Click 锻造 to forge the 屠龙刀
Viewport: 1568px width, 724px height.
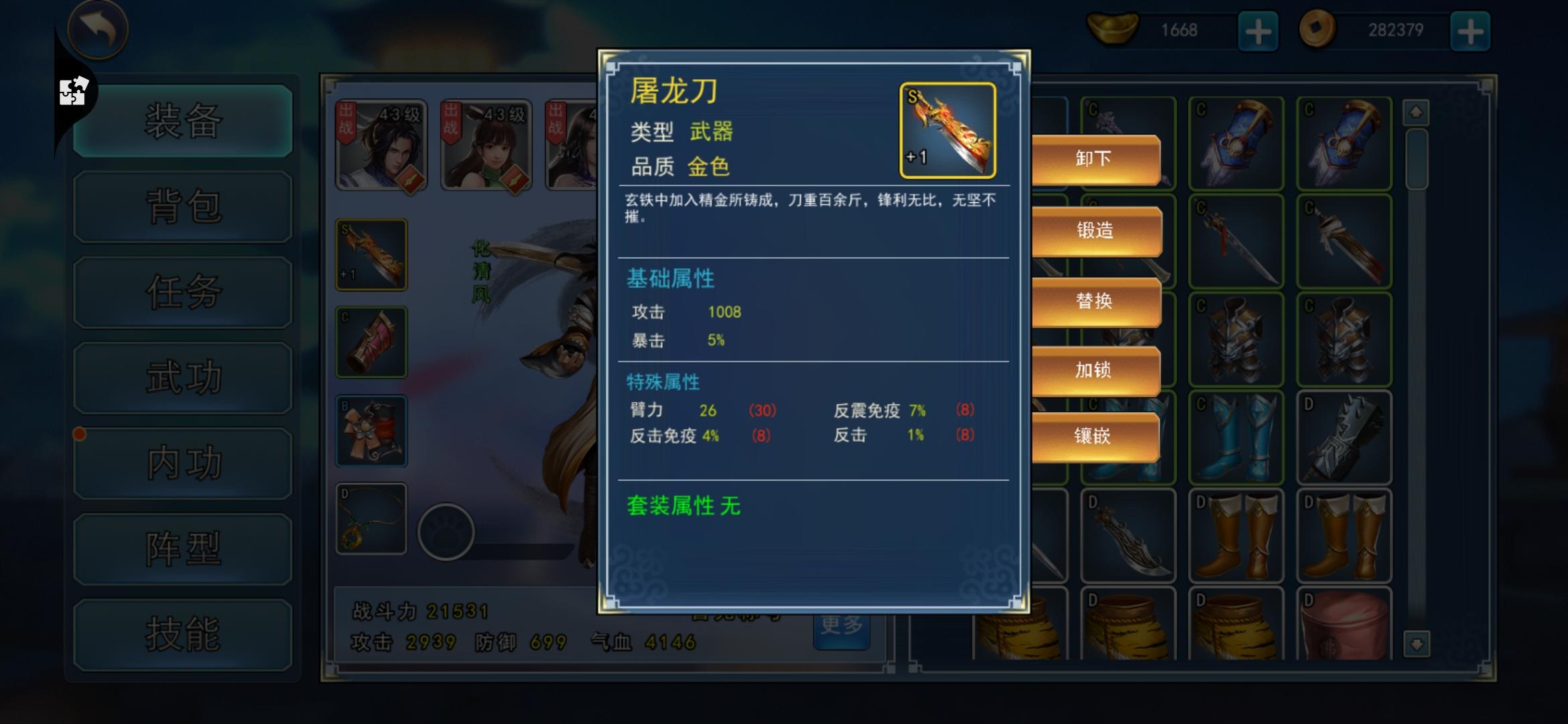click(1096, 230)
